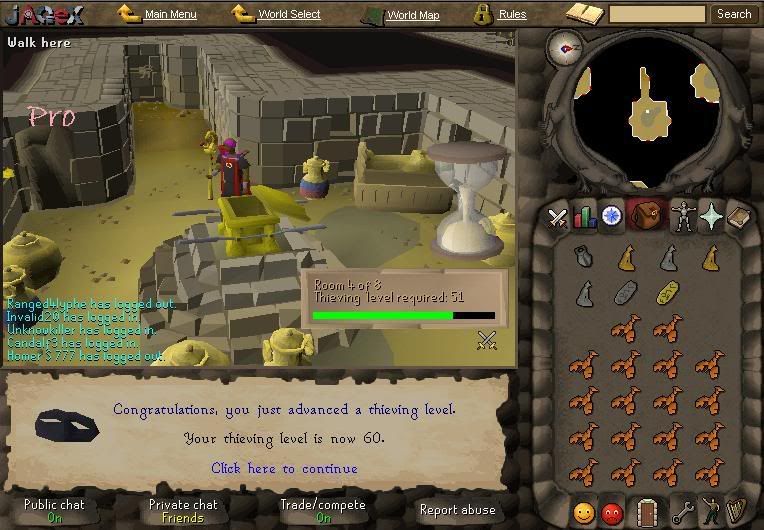Open the World Map

[x=413, y=15]
